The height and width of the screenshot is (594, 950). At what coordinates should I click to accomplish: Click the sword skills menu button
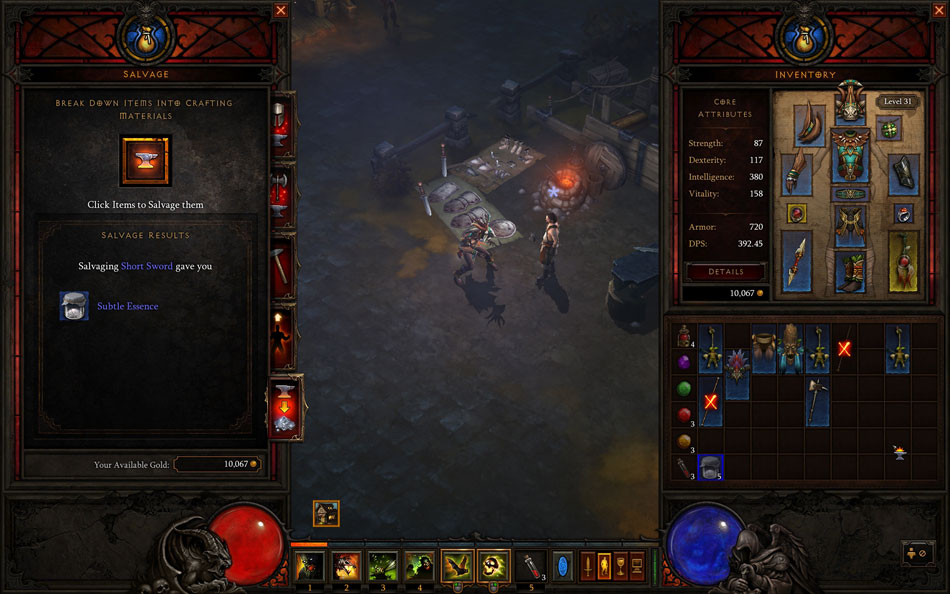(587, 566)
